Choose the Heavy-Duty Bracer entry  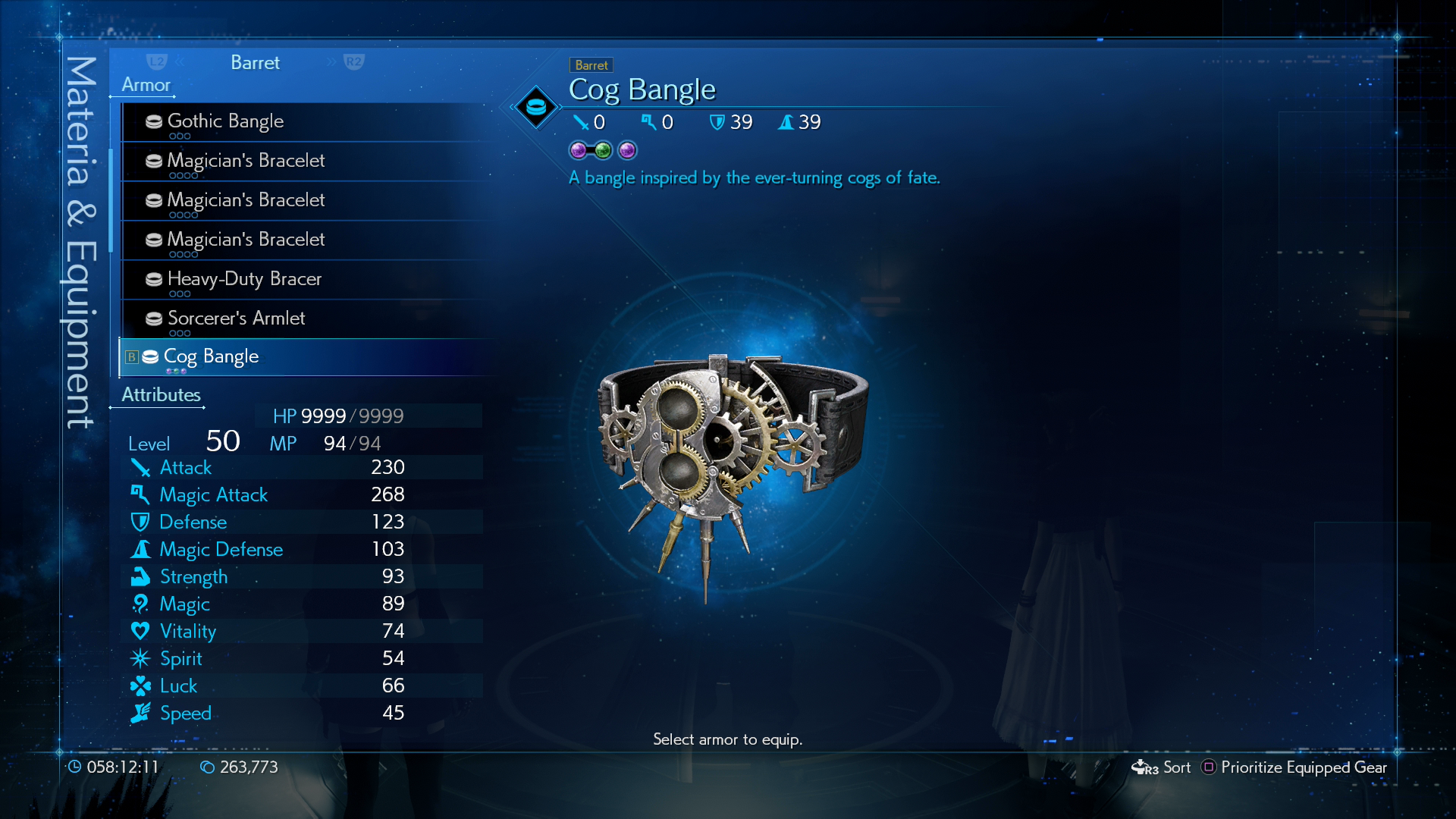point(244,279)
